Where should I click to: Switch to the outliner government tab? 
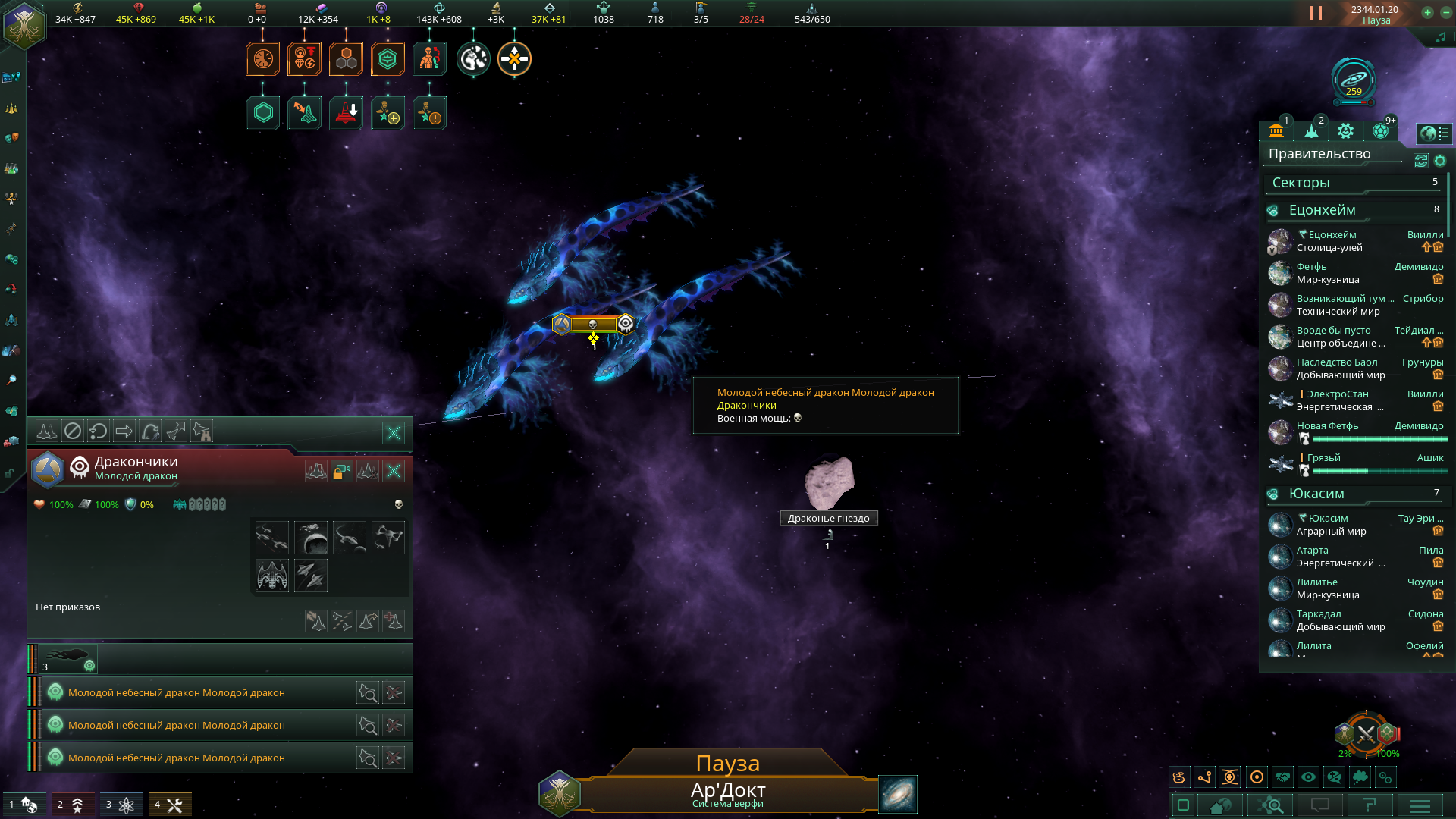pos(1276,131)
